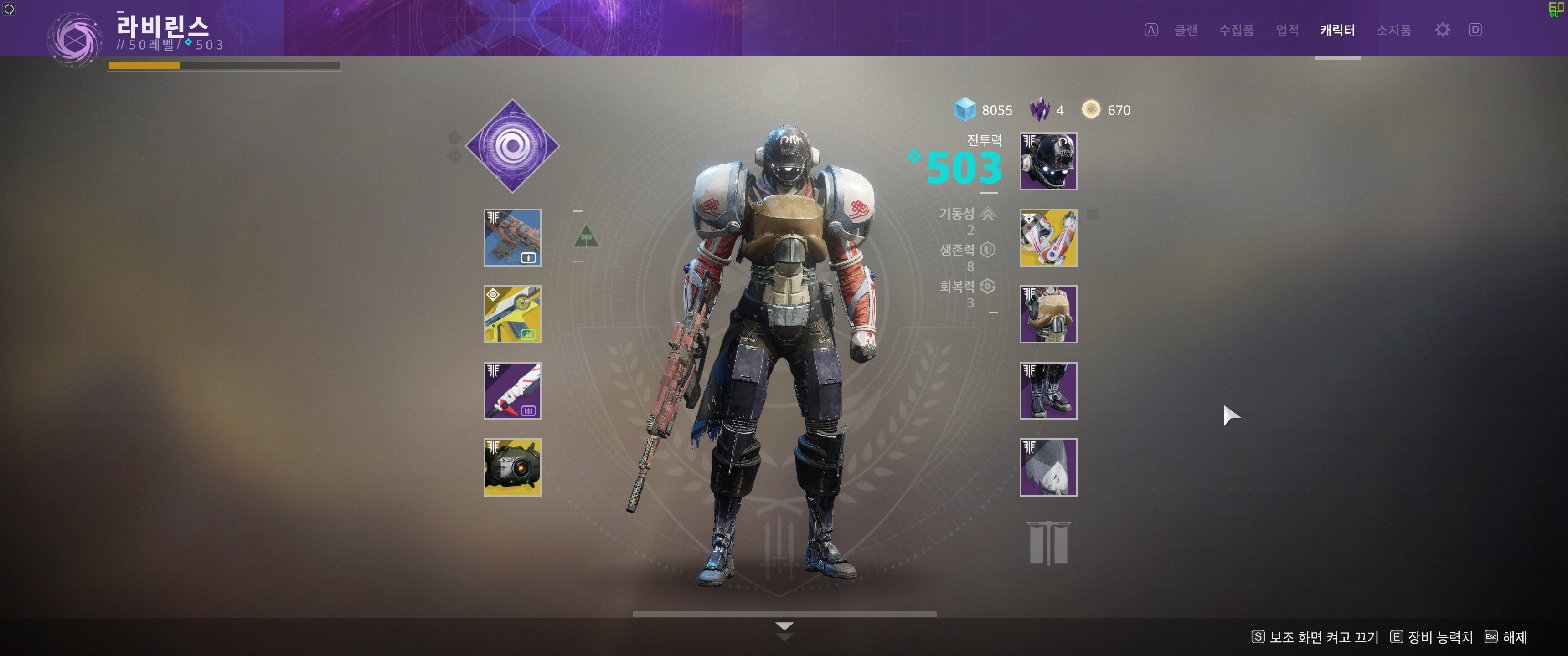Expand the lower panel with down arrow

[784, 627]
